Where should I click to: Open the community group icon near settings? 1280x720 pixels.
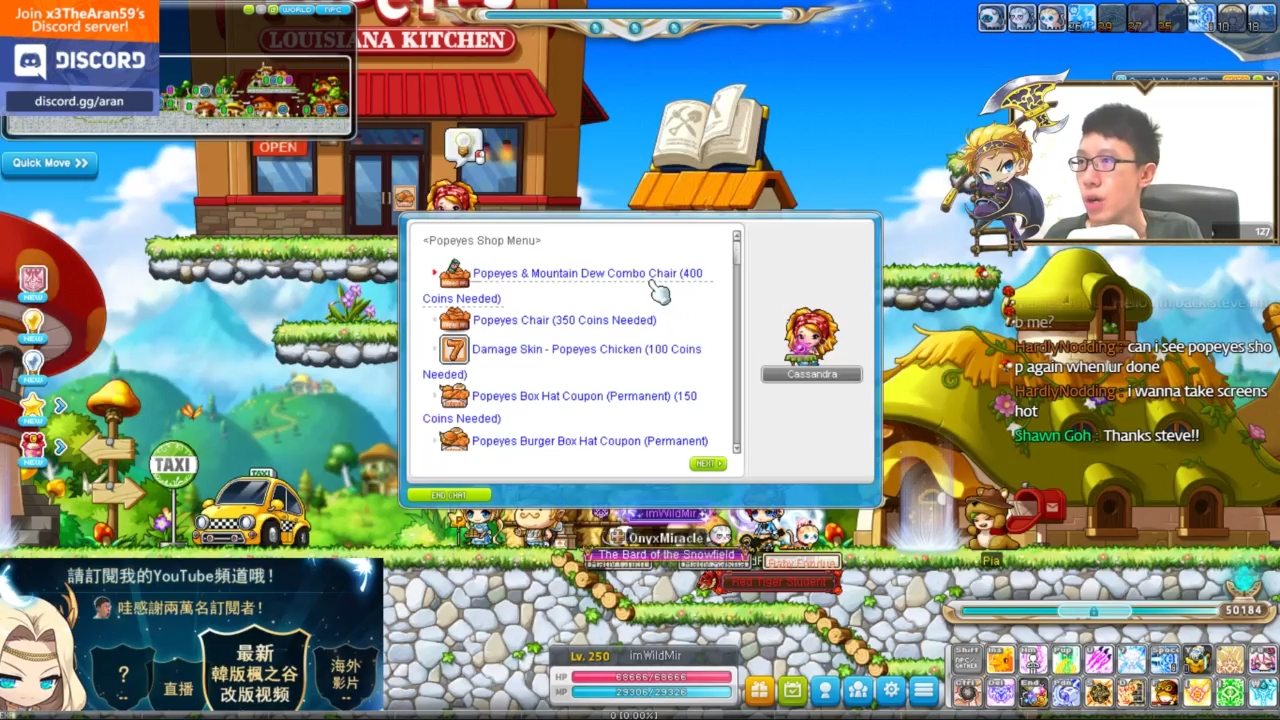tap(858, 690)
